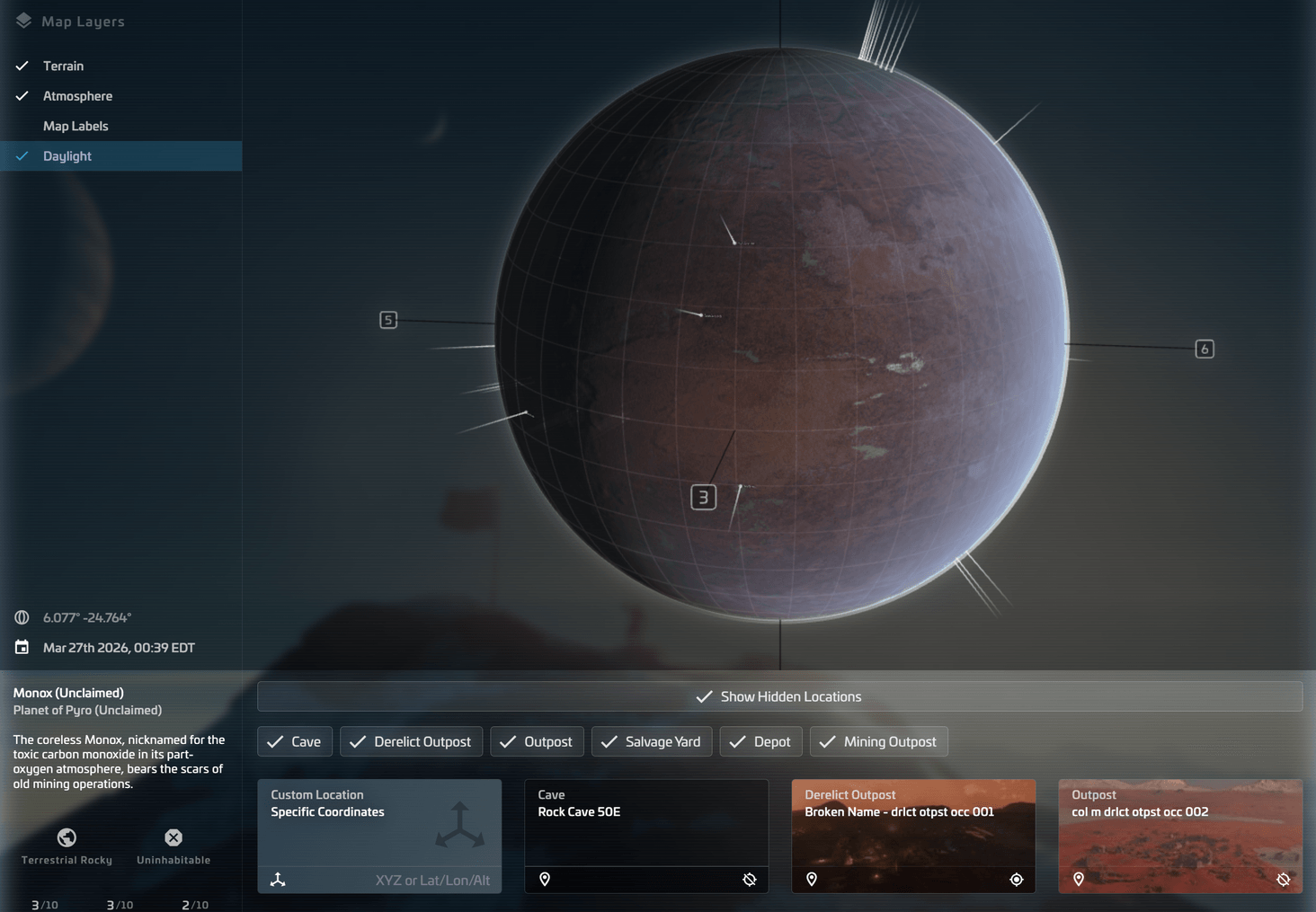
Task: Click map marker number 3
Action: pos(703,496)
